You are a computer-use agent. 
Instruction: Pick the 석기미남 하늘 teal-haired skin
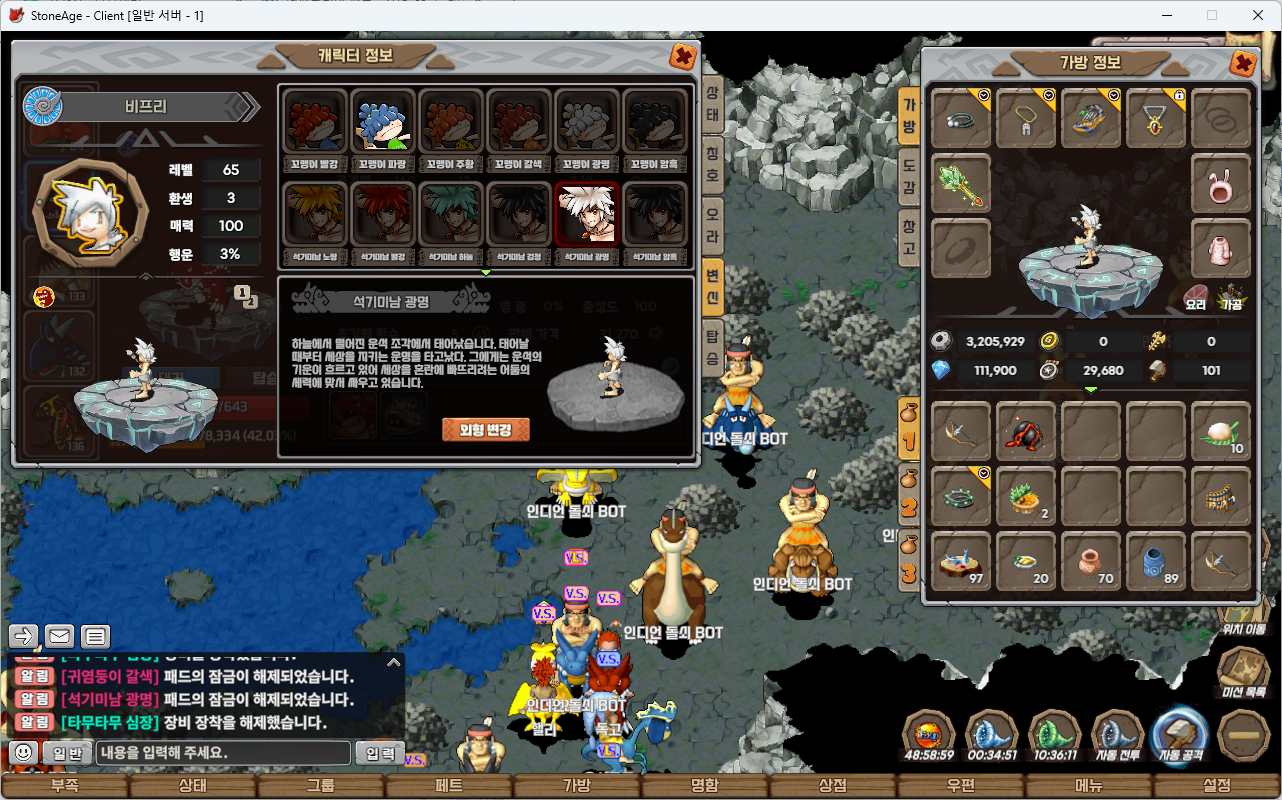tap(451, 218)
